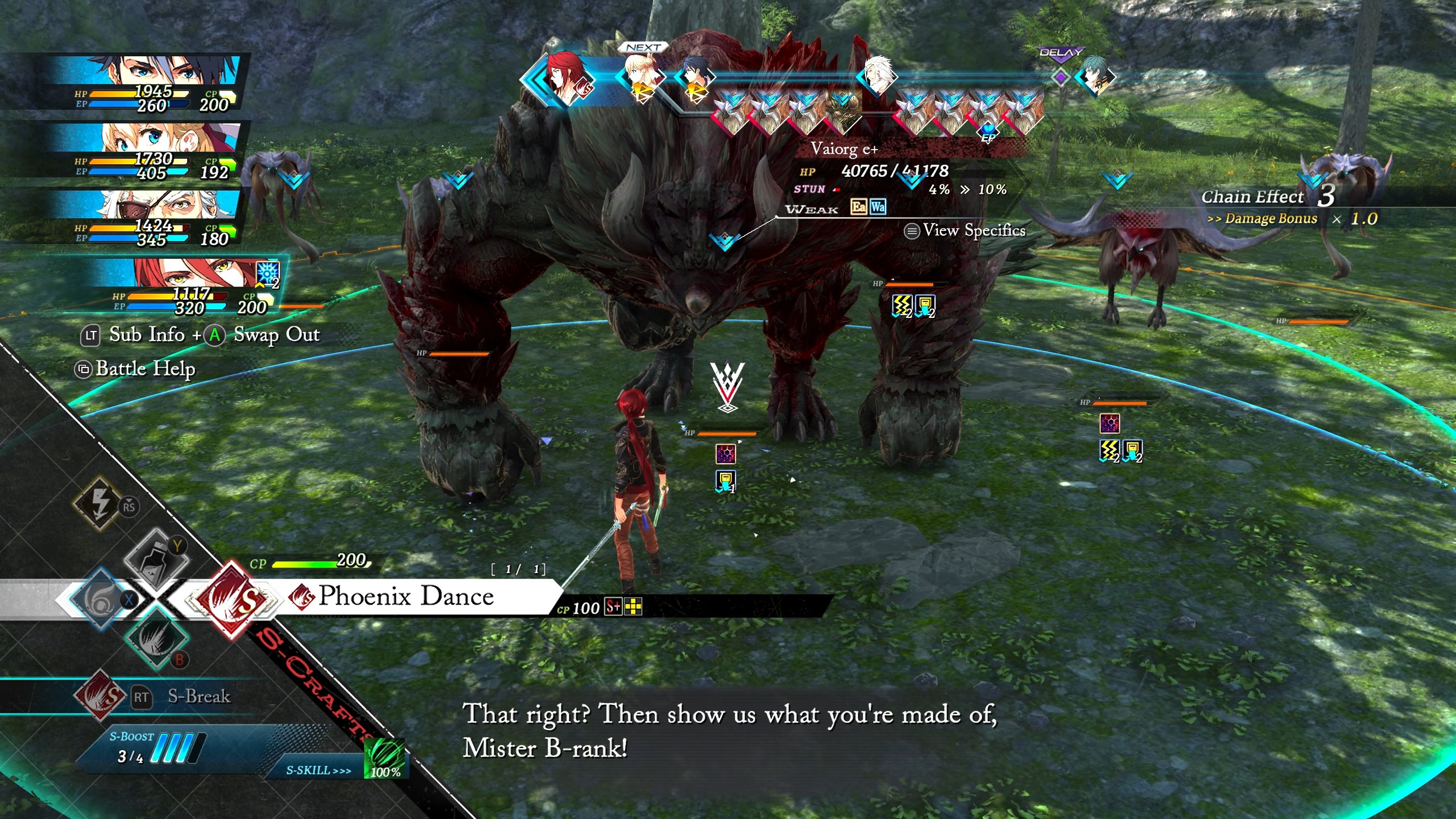Image resolution: width=1456 pixels, height=819 pixels.
Task: Activate the lightning bolt command icon
Action: pos(100,502)
